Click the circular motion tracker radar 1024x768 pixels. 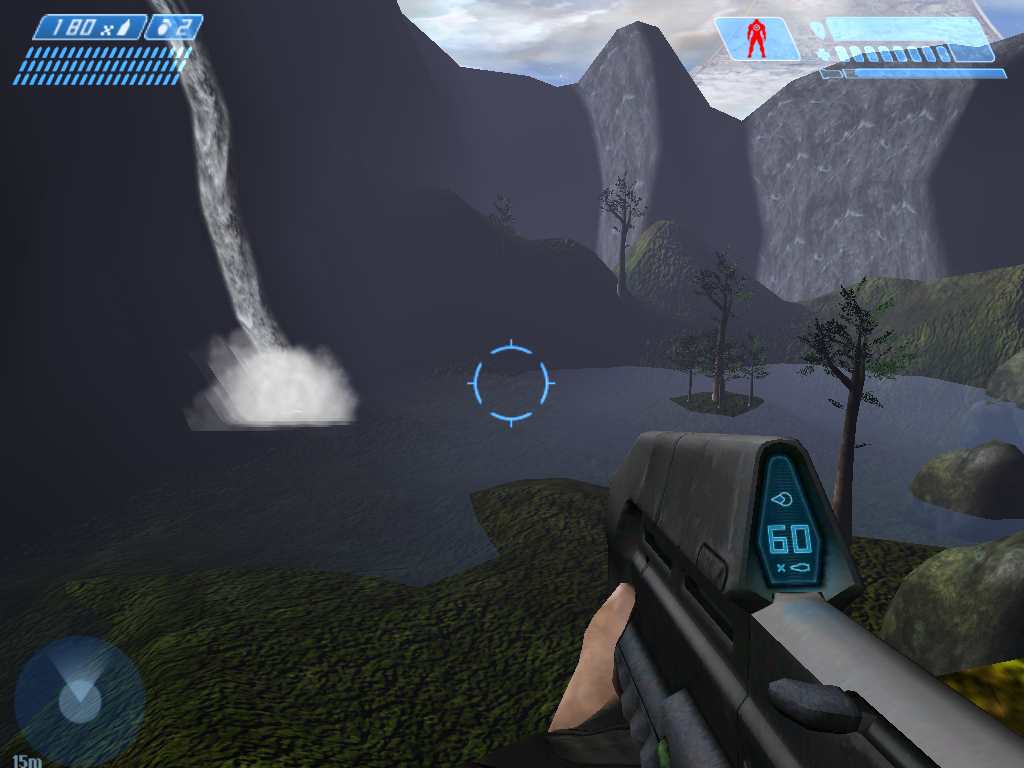pos(79,696)
